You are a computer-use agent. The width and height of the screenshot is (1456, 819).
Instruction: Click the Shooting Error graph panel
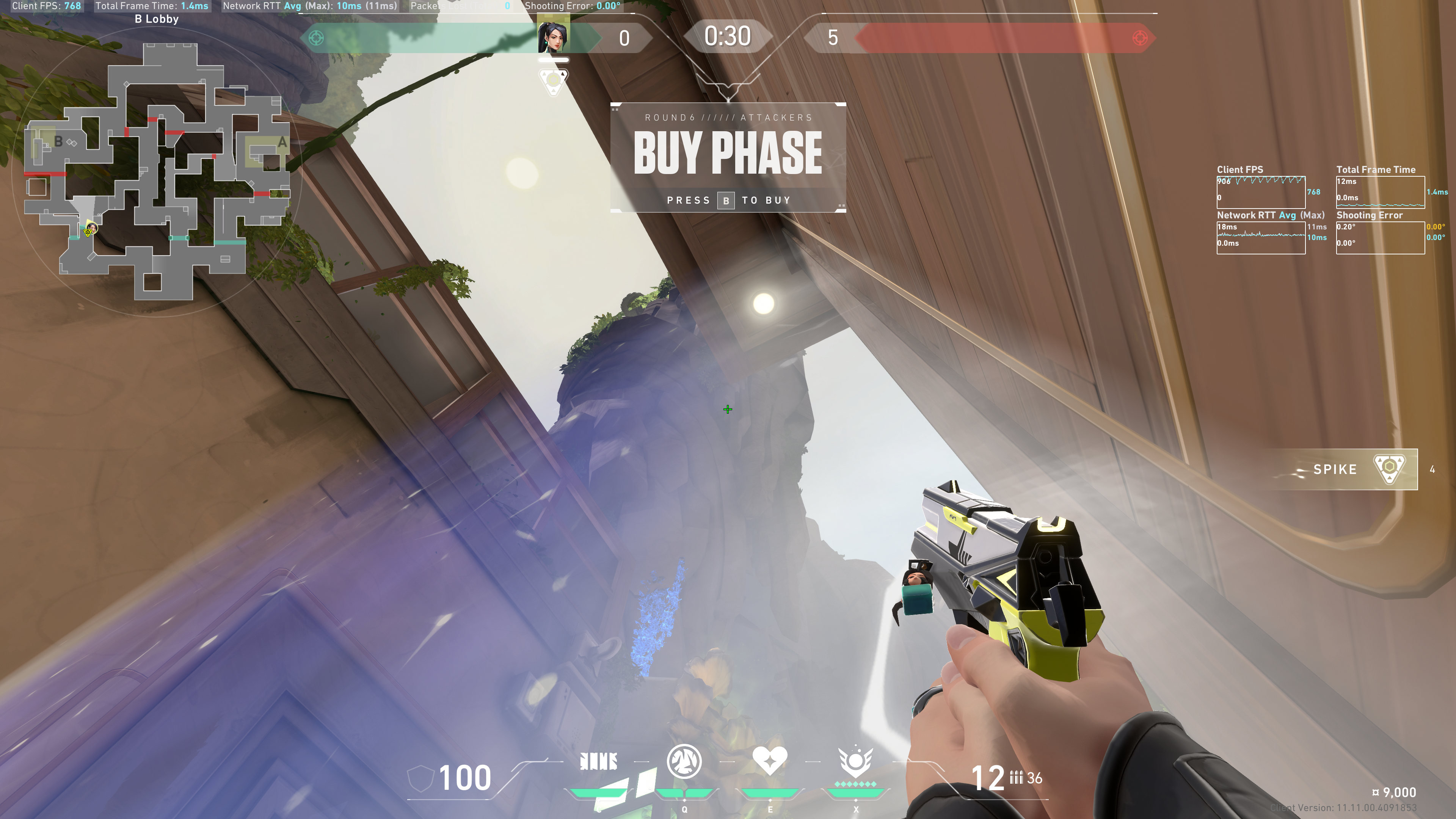1380,237
